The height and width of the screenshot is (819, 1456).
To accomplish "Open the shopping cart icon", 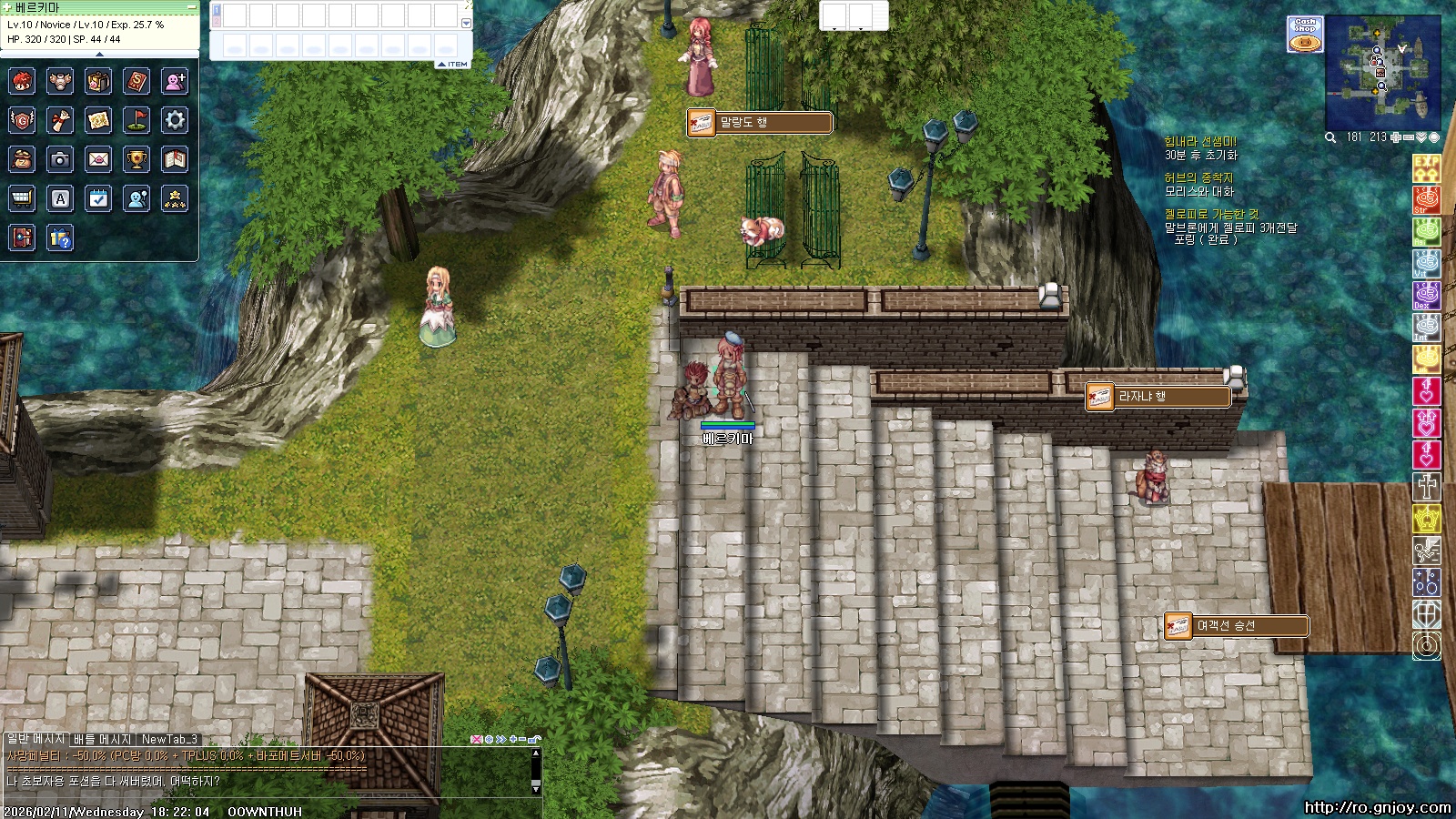I will click(22, 197).
